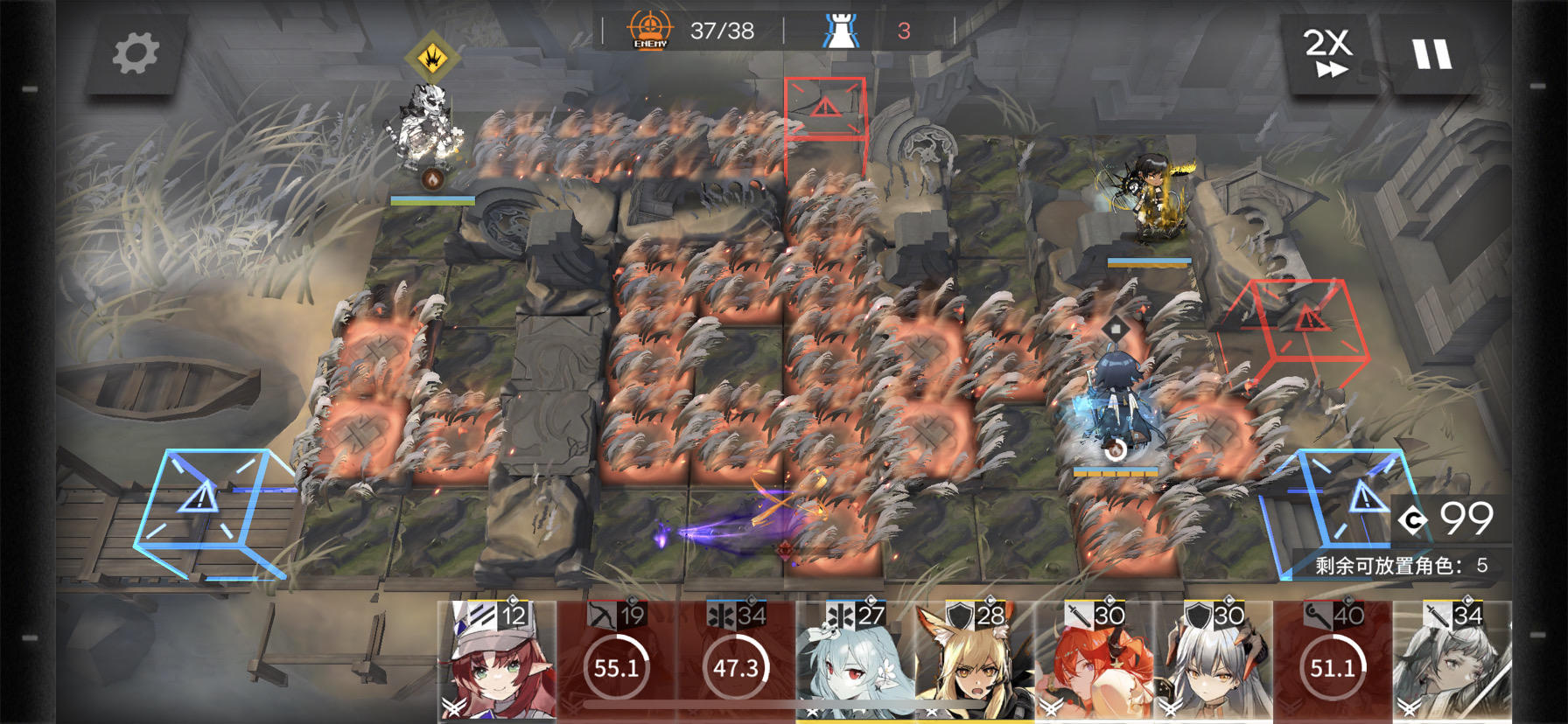This screenshot has width=1568, height=724.
Task: Open the settings gear menu
Action: click(x=136, y=52)
